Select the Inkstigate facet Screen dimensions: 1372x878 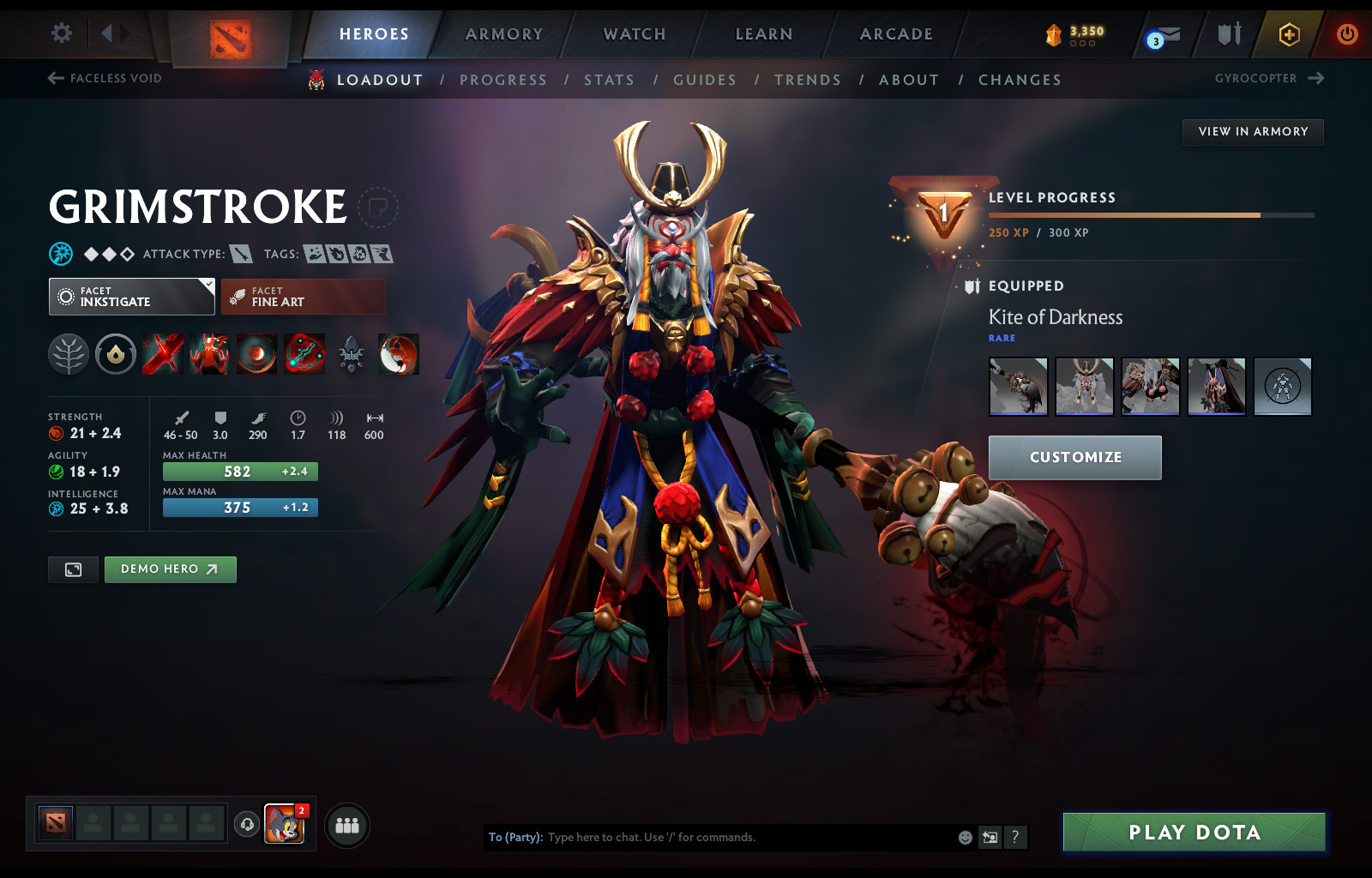click(130, 297)
